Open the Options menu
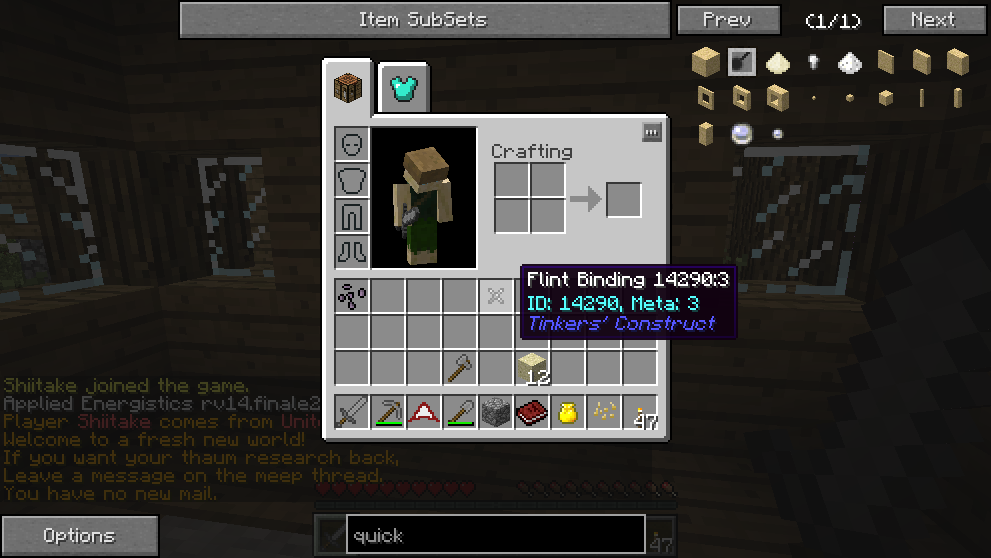The height and width of the screenshot is (558, 991). 79,536
